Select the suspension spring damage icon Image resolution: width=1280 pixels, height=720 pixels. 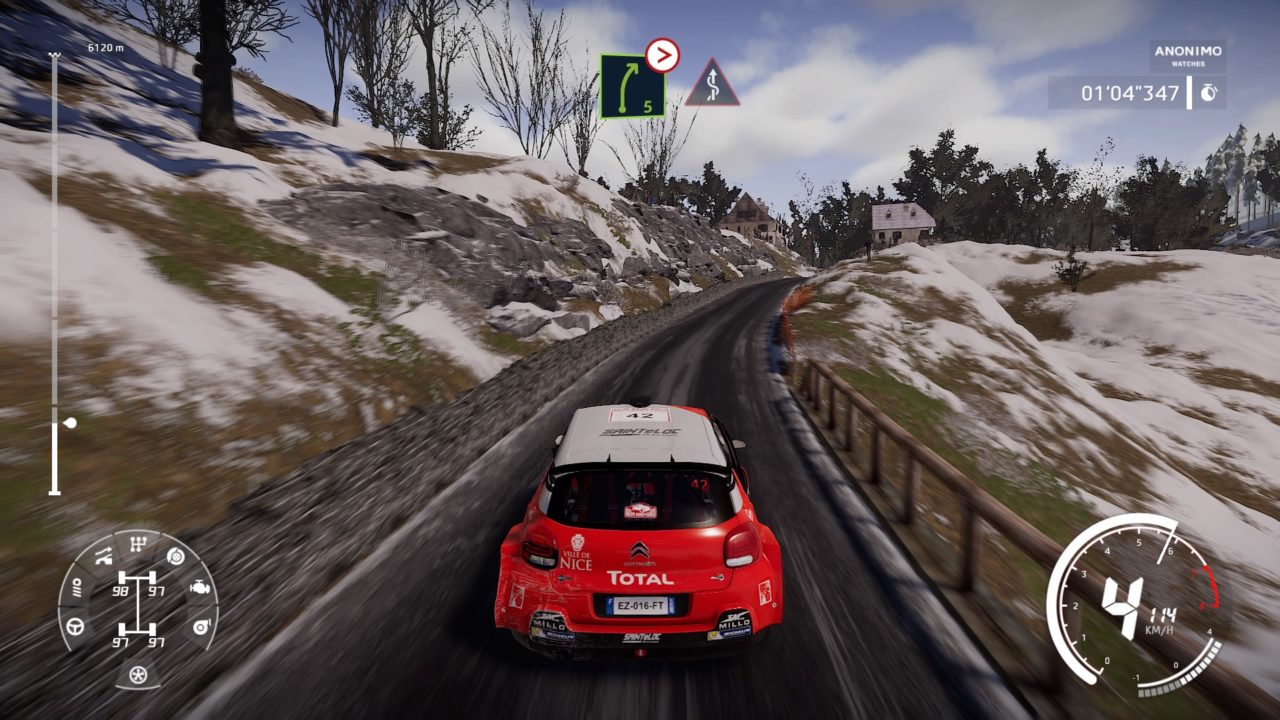77,587
